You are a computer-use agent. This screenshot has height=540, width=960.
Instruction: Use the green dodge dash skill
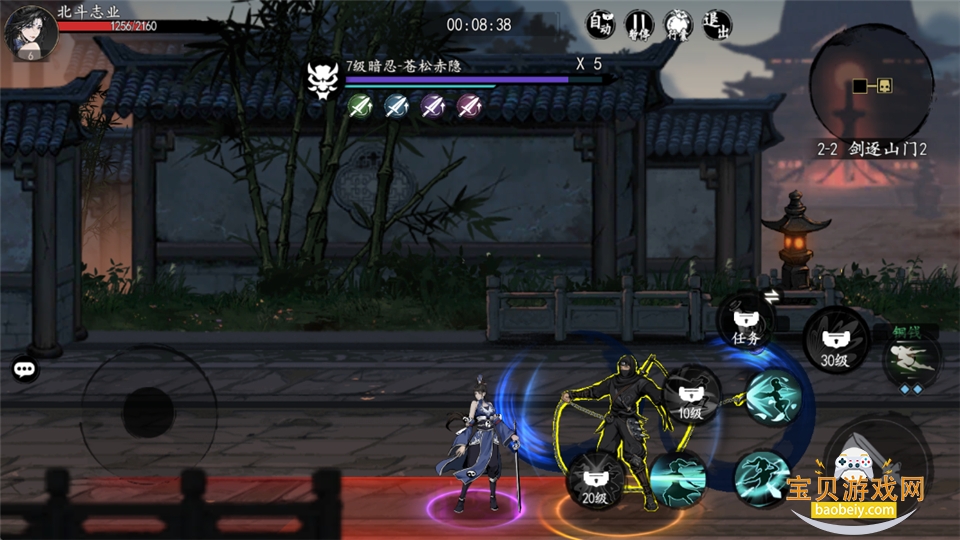911,360
